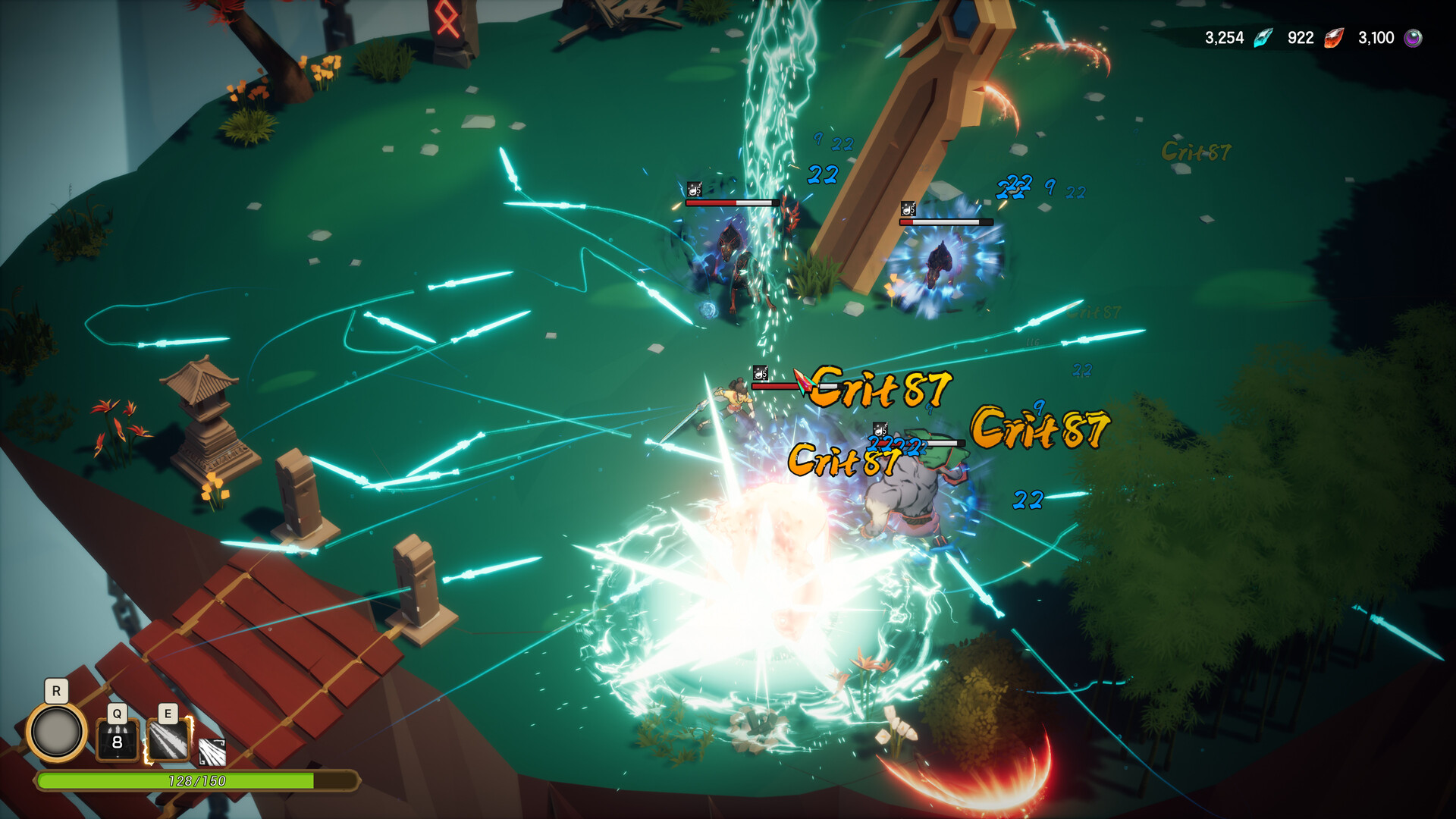Select the E slash skill icon
The height and width of the screenshot is (819, 1456).
[x=167, y=739]
